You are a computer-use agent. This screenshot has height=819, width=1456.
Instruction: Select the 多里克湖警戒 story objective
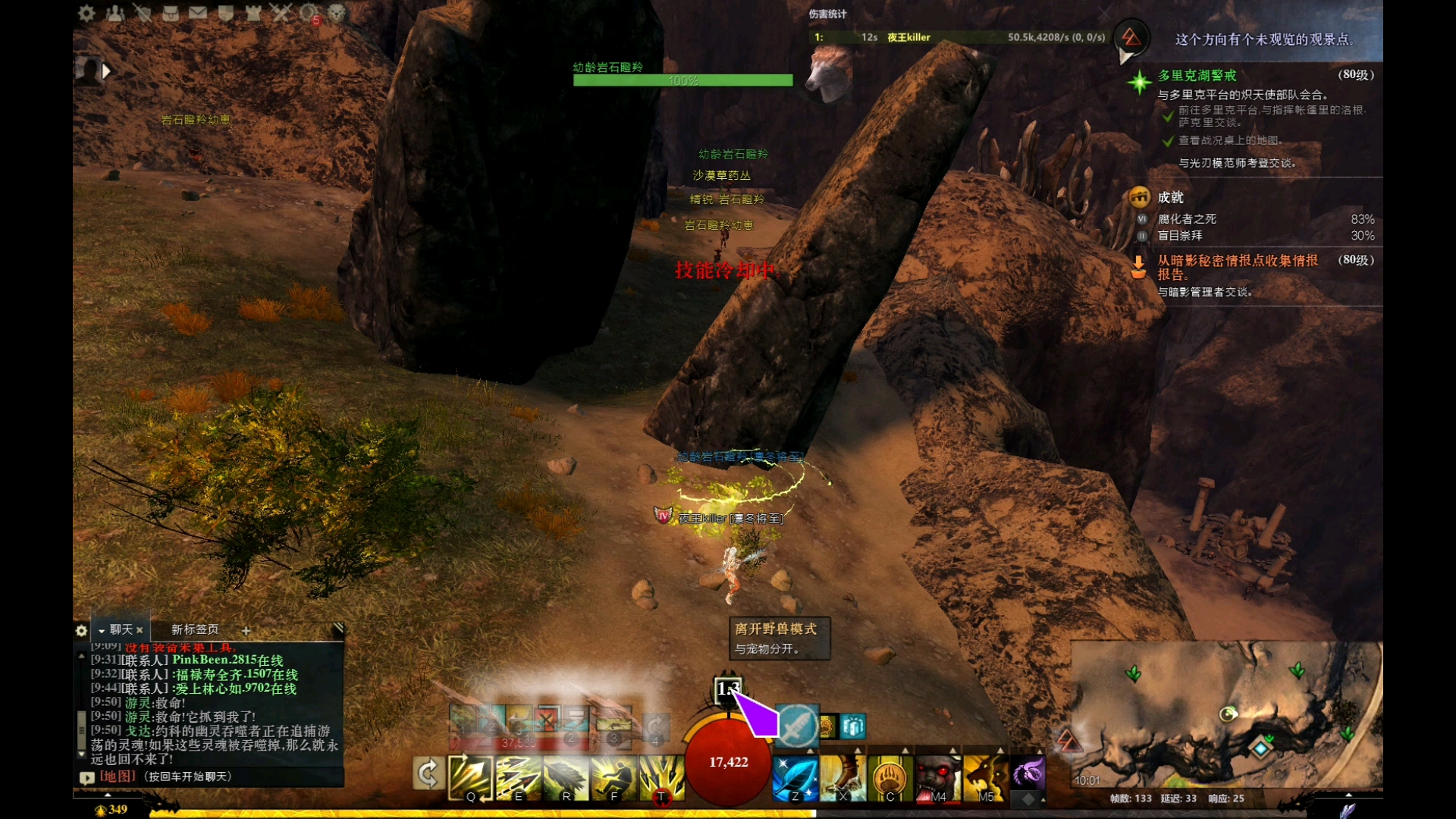tap(1197, 75)
